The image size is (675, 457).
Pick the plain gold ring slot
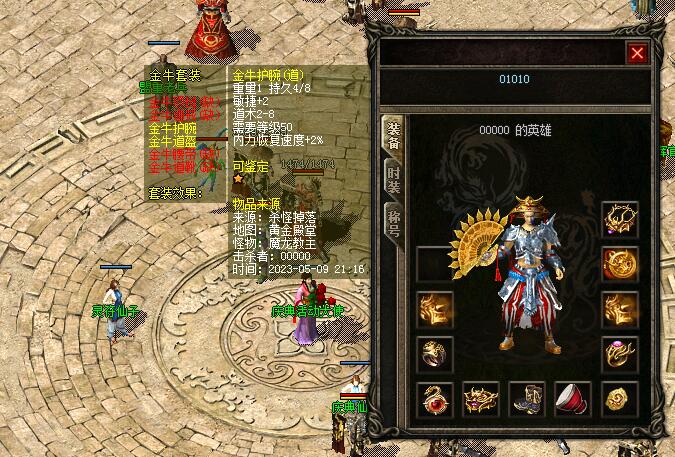435,354
